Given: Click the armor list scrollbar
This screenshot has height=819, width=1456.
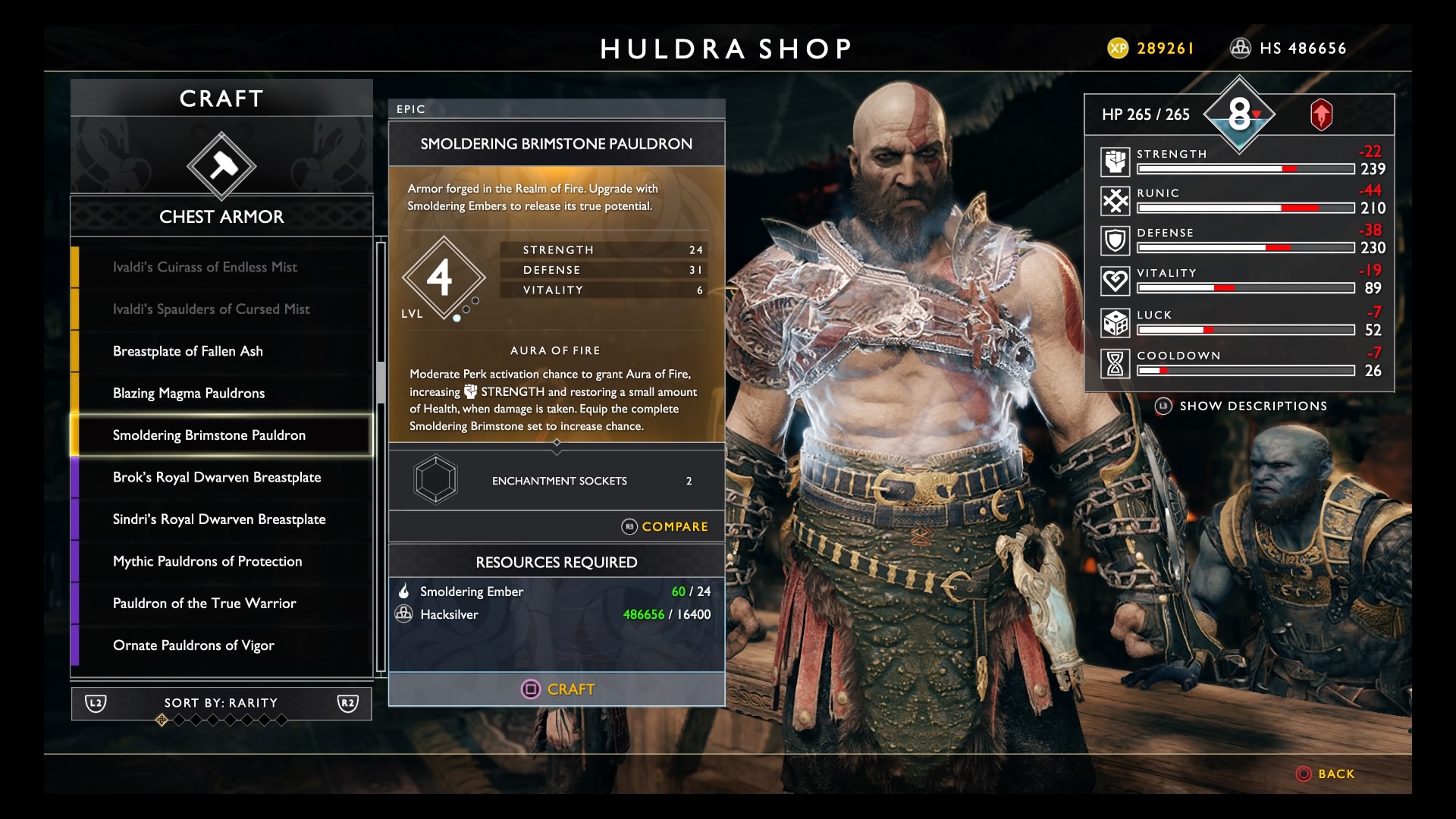Looking at the screenshot, I should (x=381, y=383).
